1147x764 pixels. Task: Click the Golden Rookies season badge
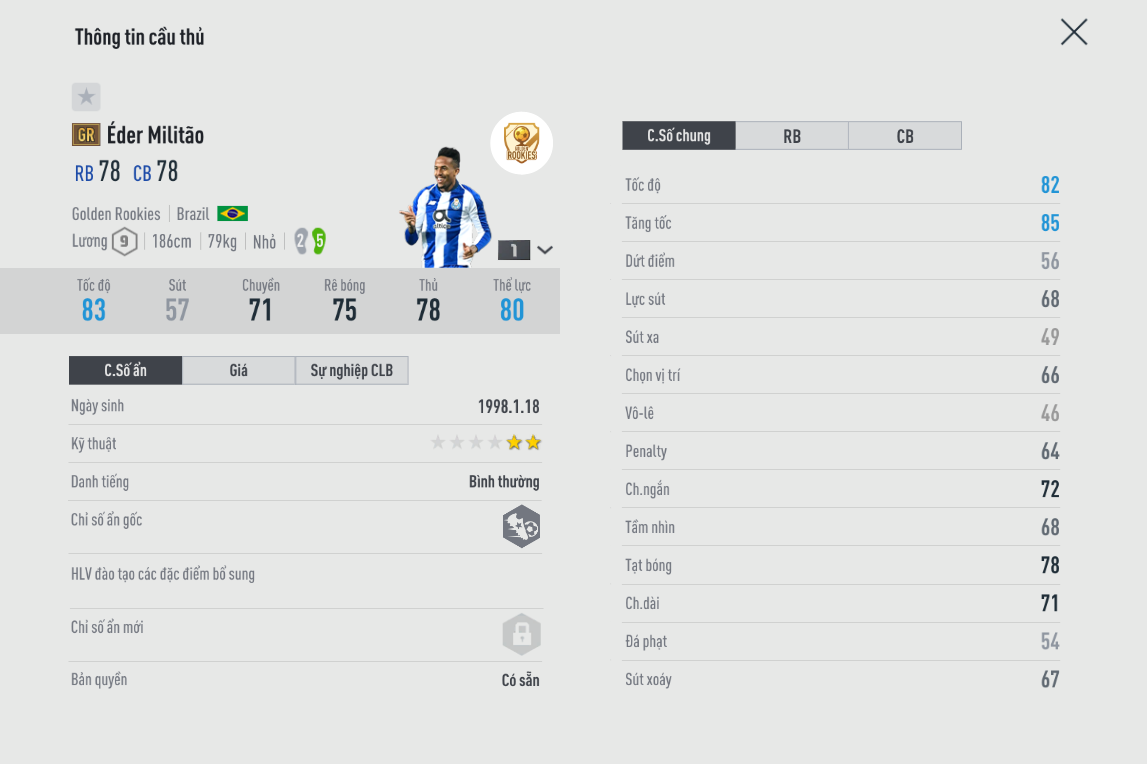(x=521, y=143)
